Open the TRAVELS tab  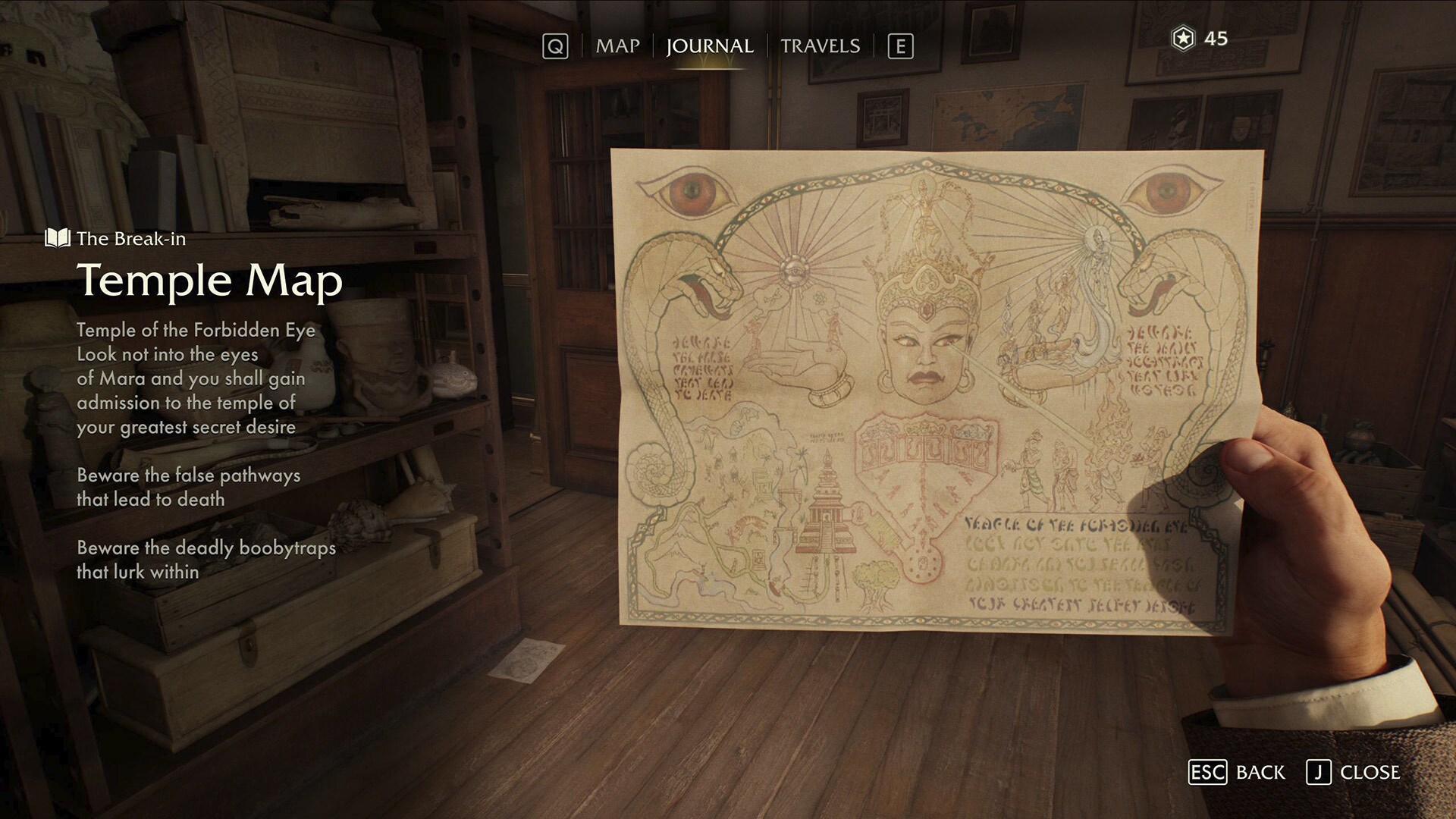tap(822, 45)
